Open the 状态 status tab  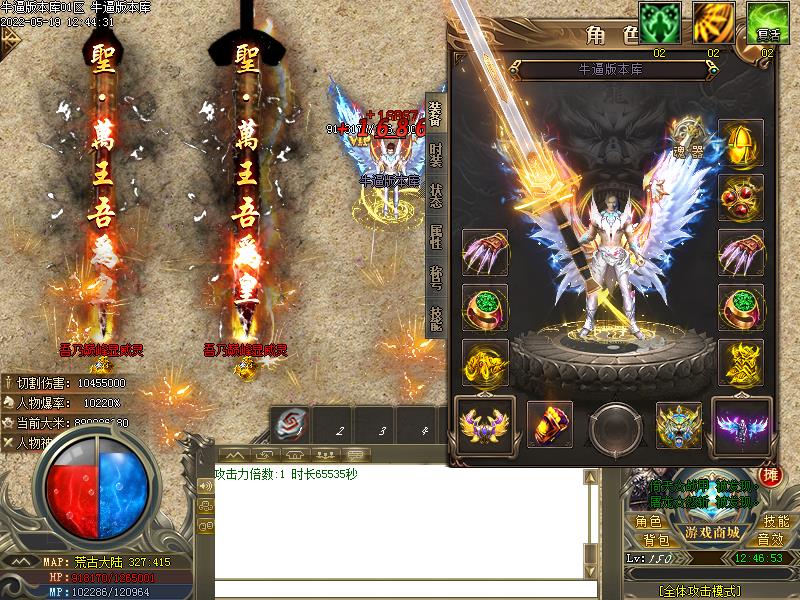[x=435, y=195]
